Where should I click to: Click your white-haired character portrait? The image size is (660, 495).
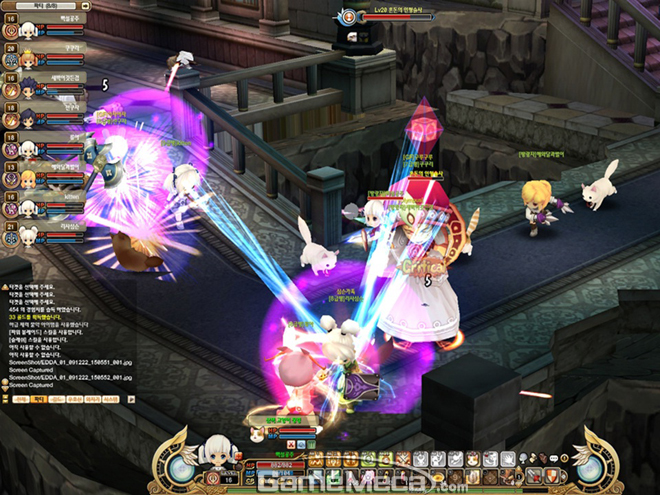point(213,454)
